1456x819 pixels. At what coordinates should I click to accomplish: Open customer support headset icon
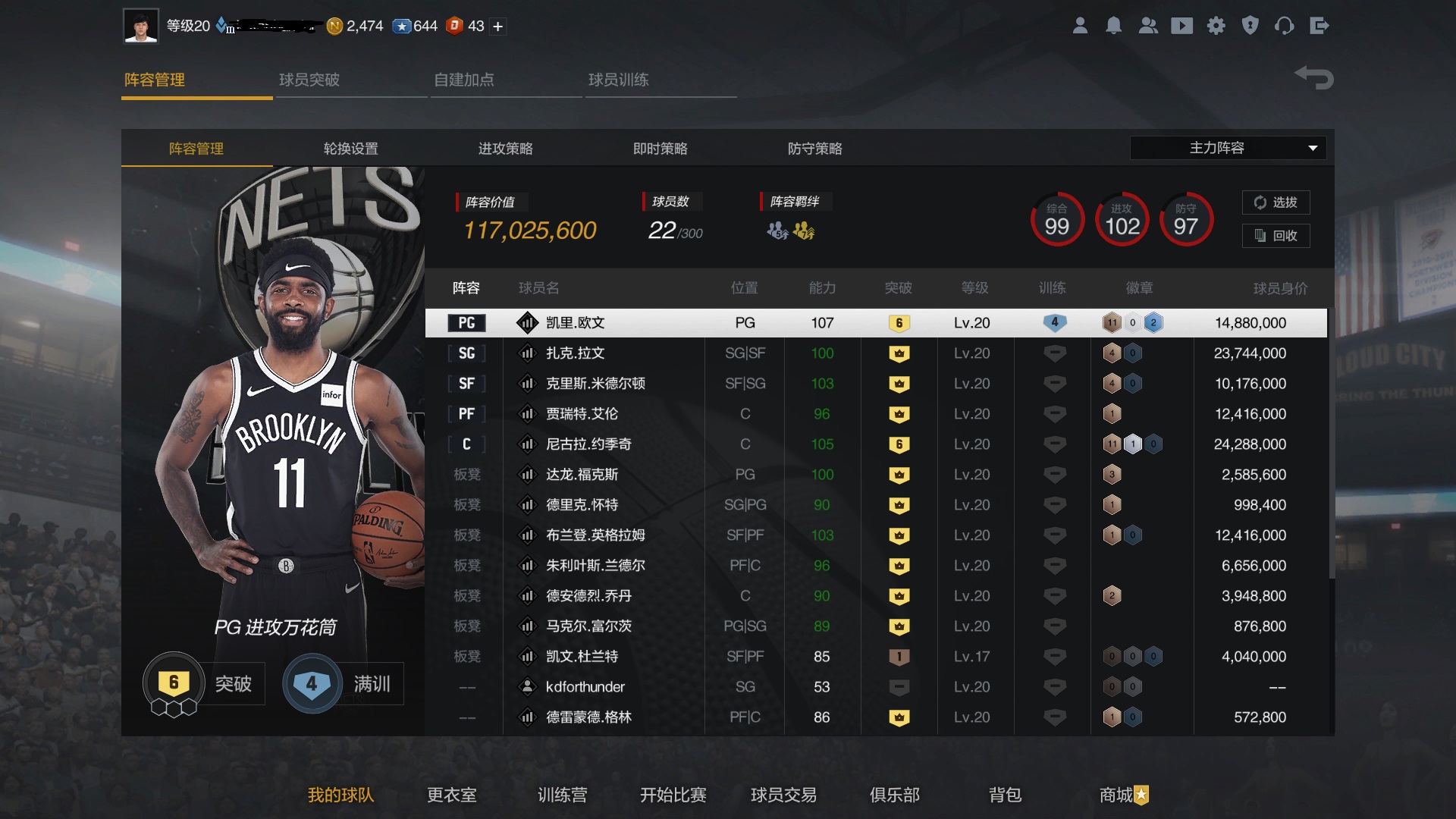1285,25
